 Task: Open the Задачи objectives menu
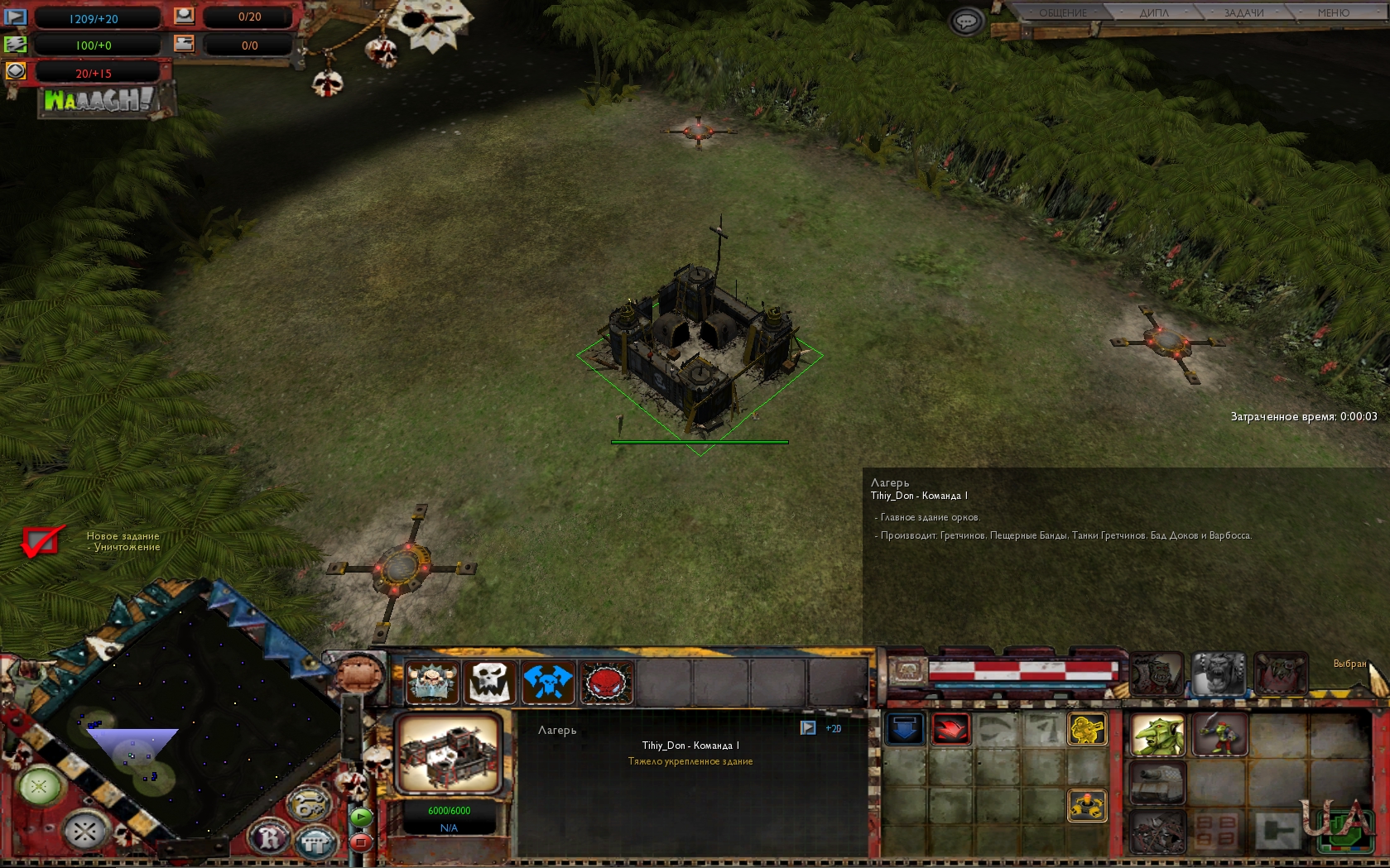point(1243,12)
